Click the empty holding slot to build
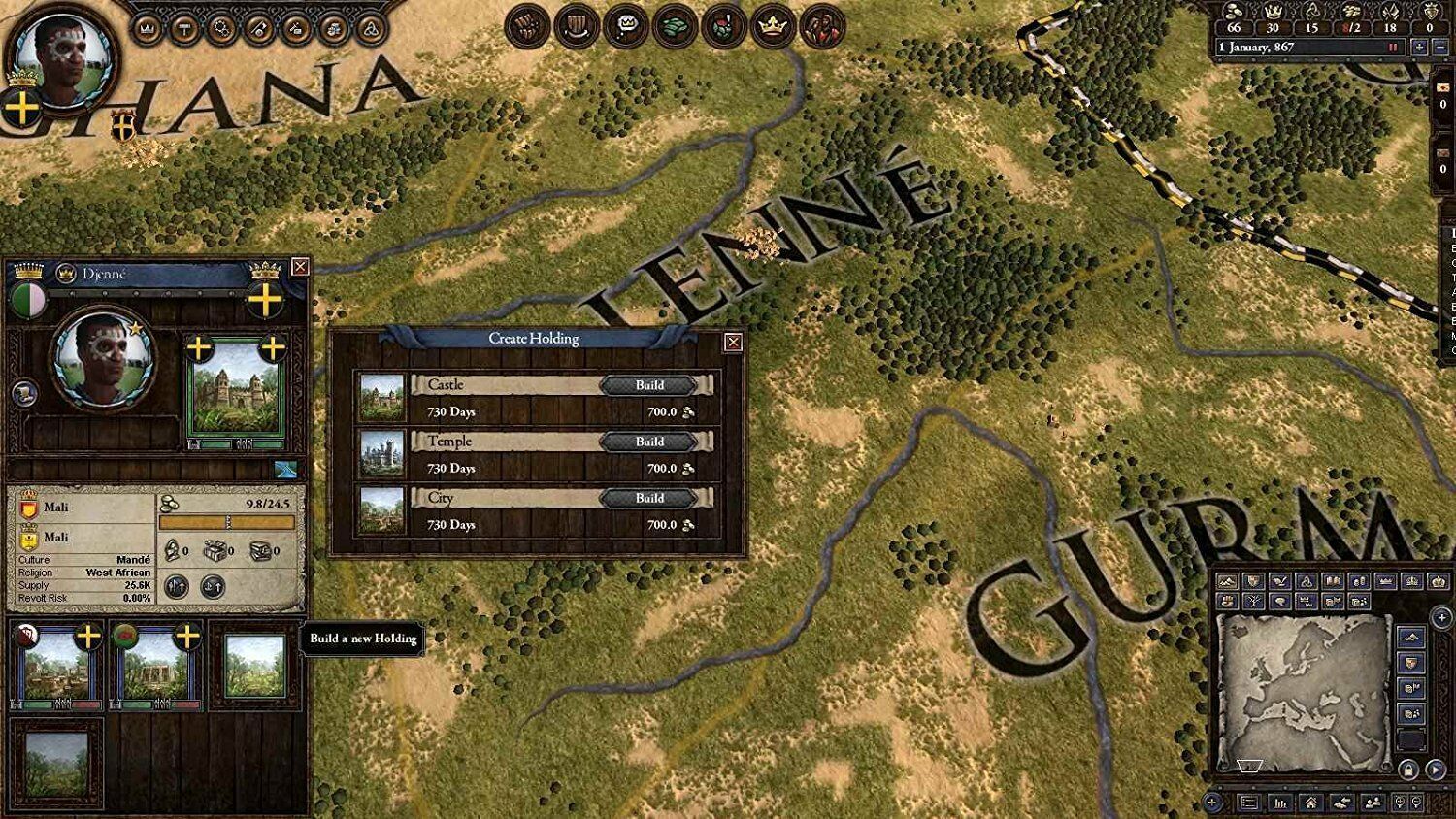Image resolution: width=1456 pixels, height=819 pixels. pyautogui.click(x=255, y=666)
